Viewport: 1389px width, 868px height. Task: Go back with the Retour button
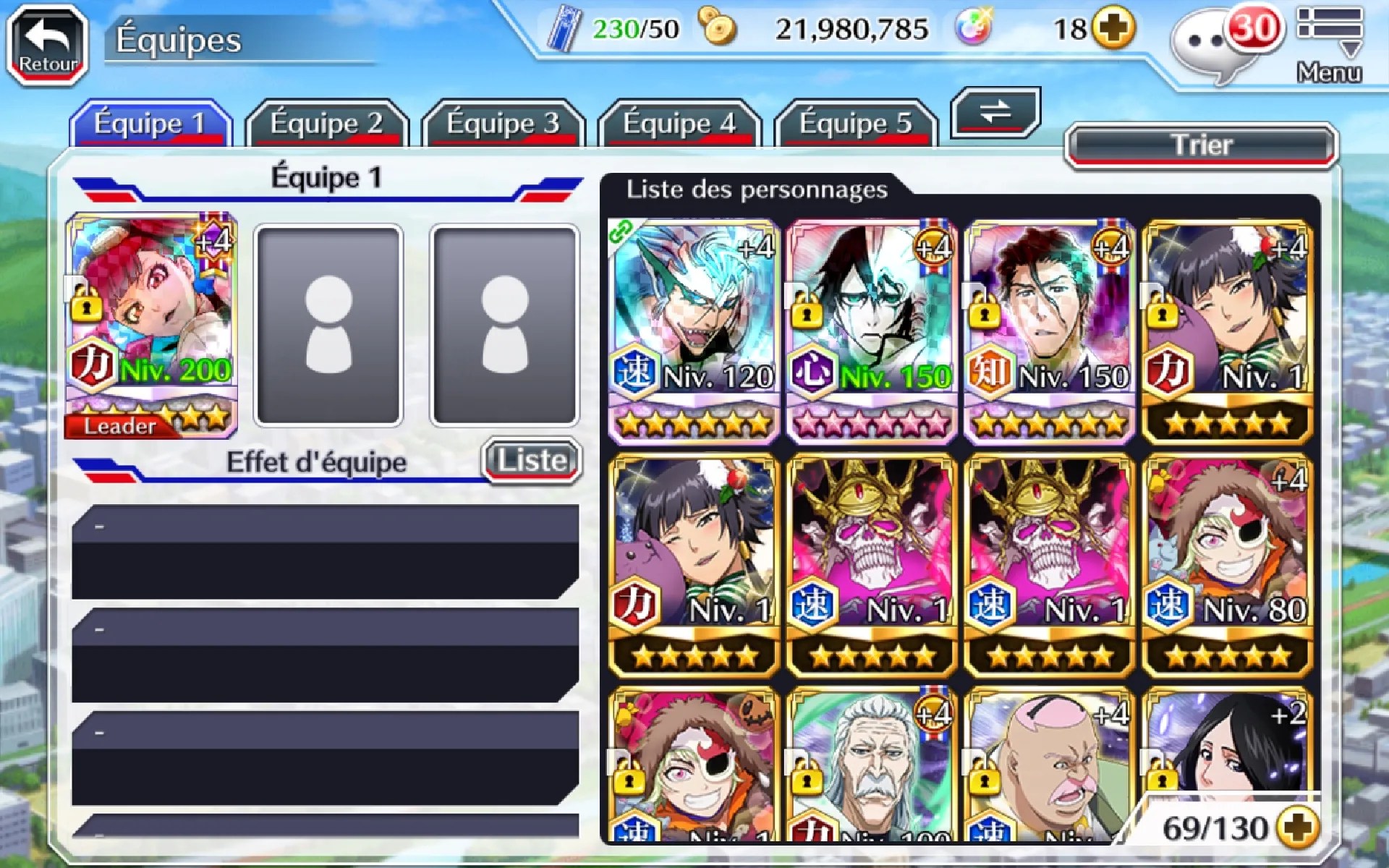pos(47,45)
